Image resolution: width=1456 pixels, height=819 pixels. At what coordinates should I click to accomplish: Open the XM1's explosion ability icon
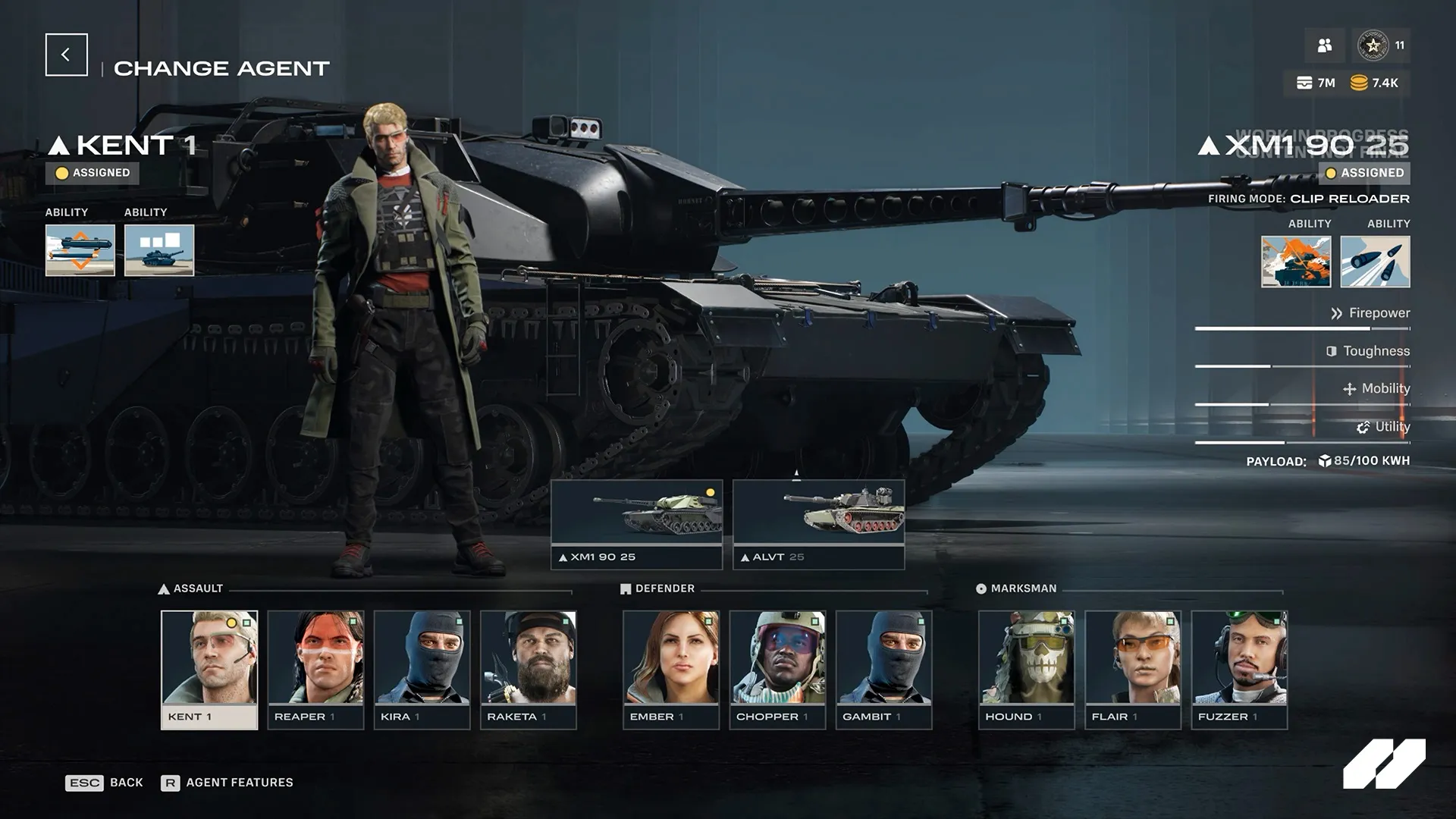tap(1294, 261)
